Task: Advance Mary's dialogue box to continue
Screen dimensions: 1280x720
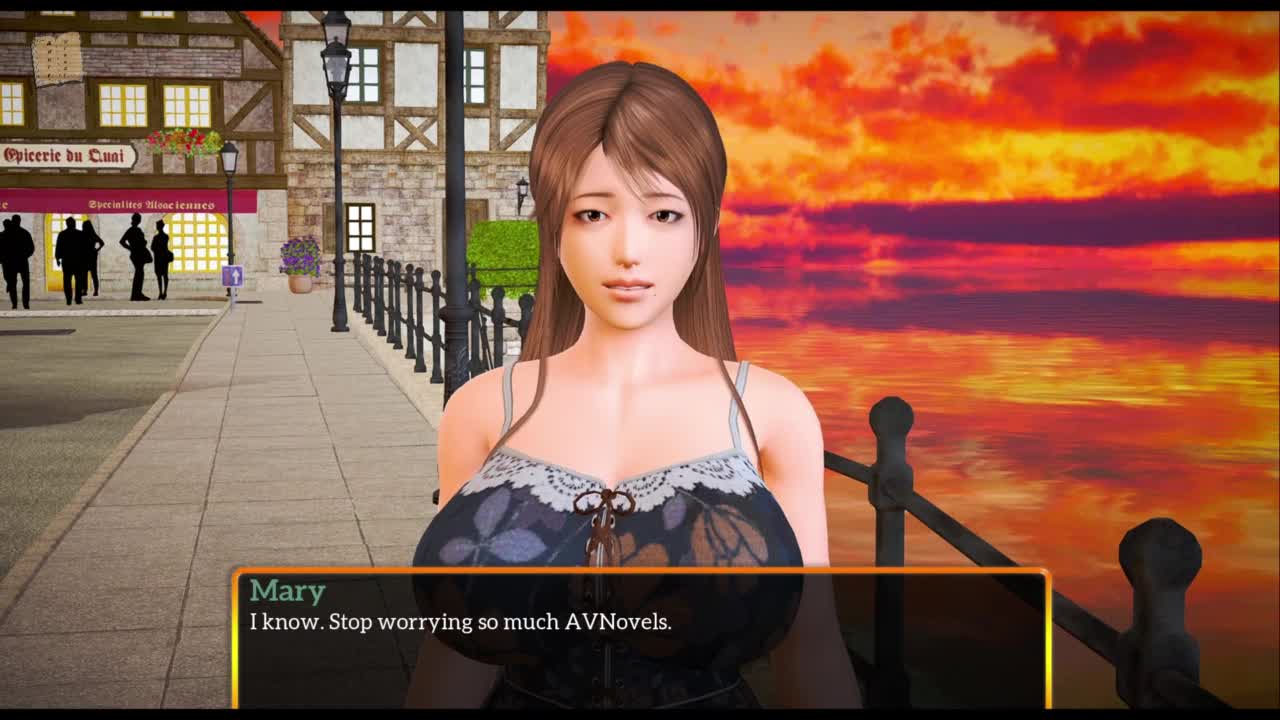Action: click(640, 640)
